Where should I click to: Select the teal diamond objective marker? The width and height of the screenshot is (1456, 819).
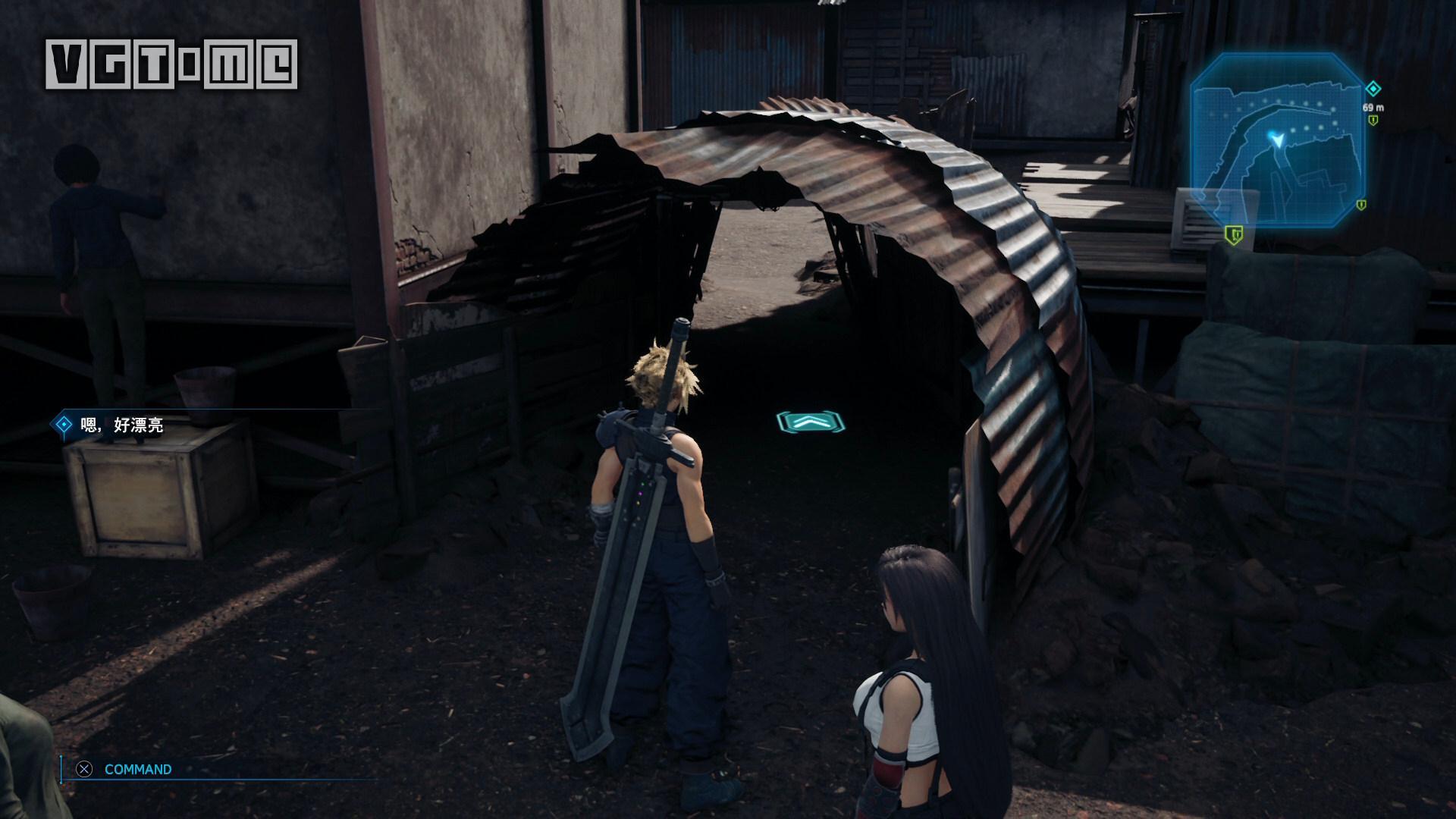click(x=1373, y=89)
